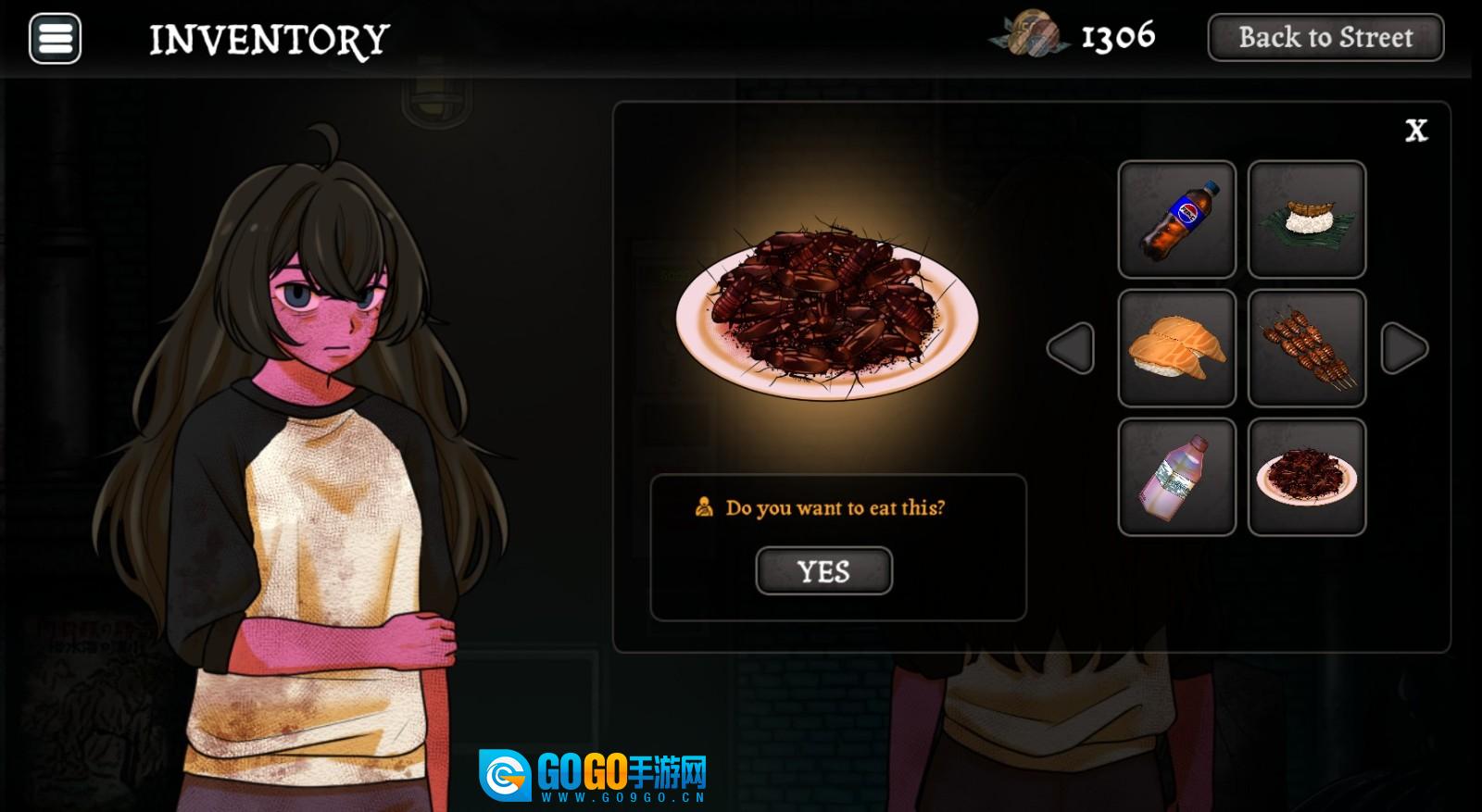
Task: Open the hamburger menu
Action: click(55, 39)
